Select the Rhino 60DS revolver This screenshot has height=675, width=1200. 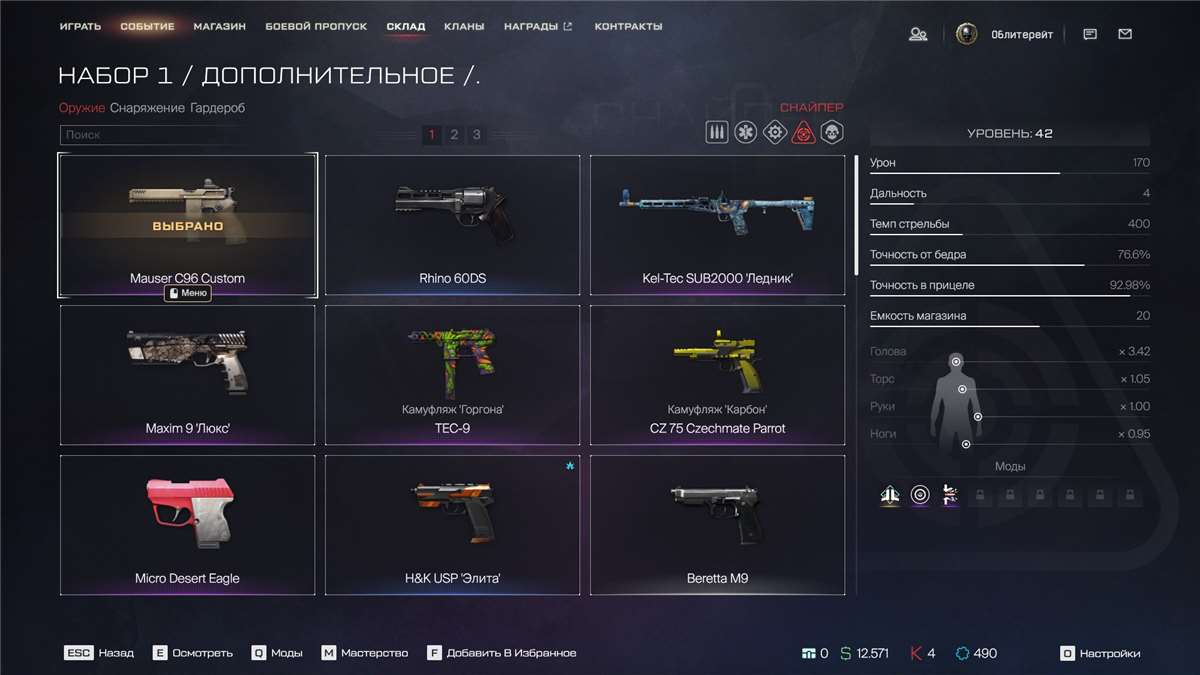tap(452, 225)
